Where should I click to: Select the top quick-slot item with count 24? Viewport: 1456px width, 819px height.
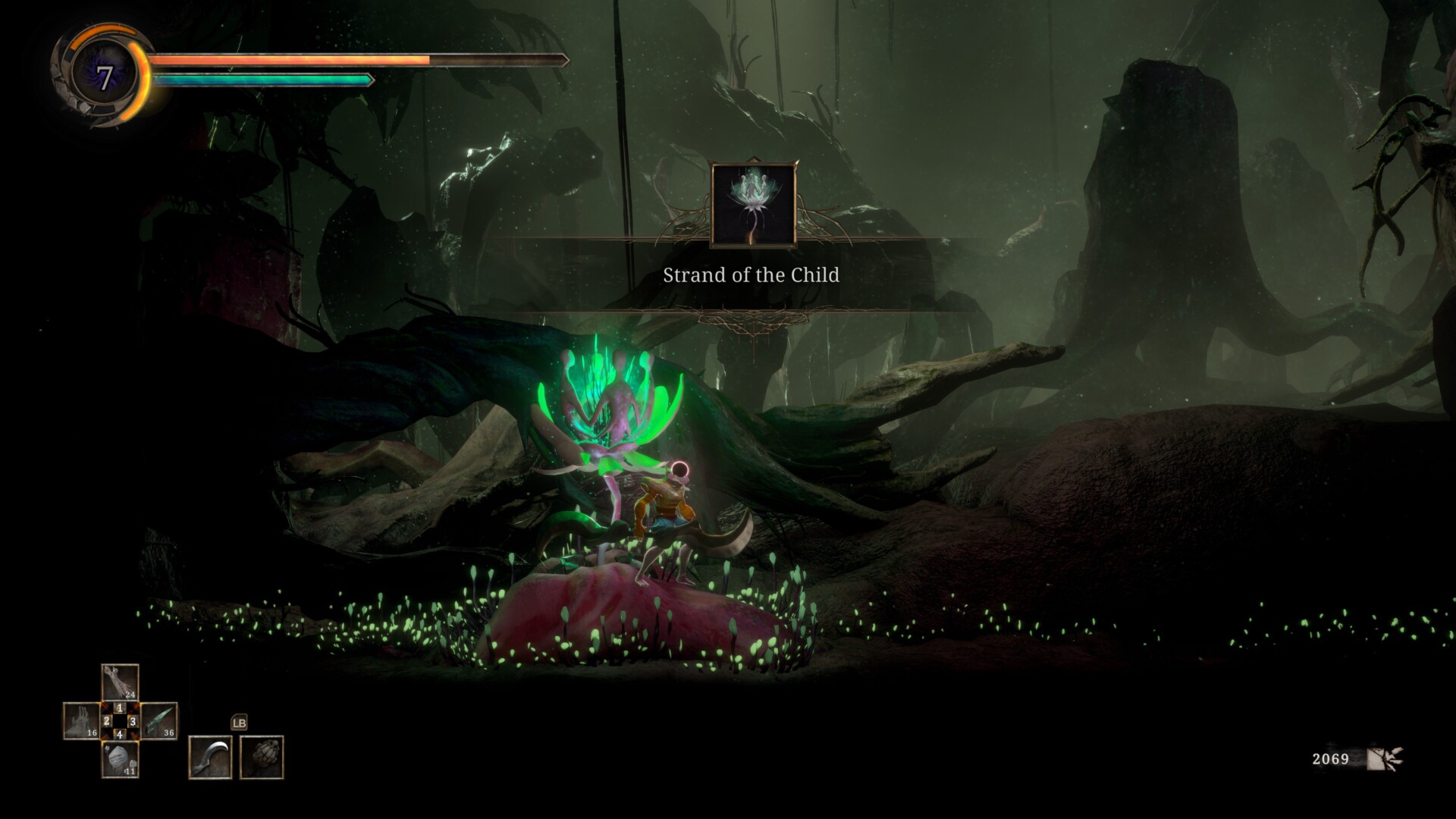click(120, 682)
